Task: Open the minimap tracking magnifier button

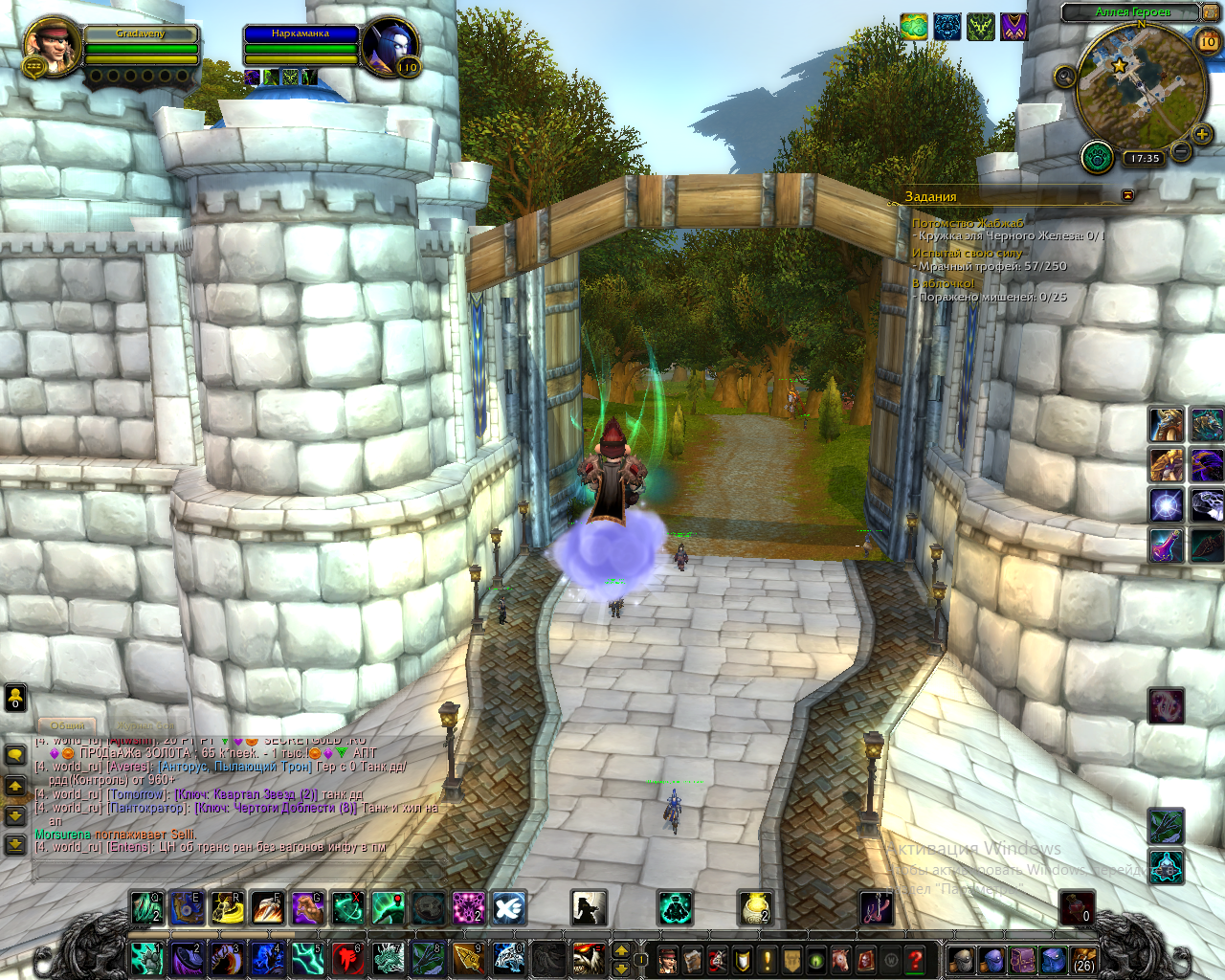Action: (1064, 77)
